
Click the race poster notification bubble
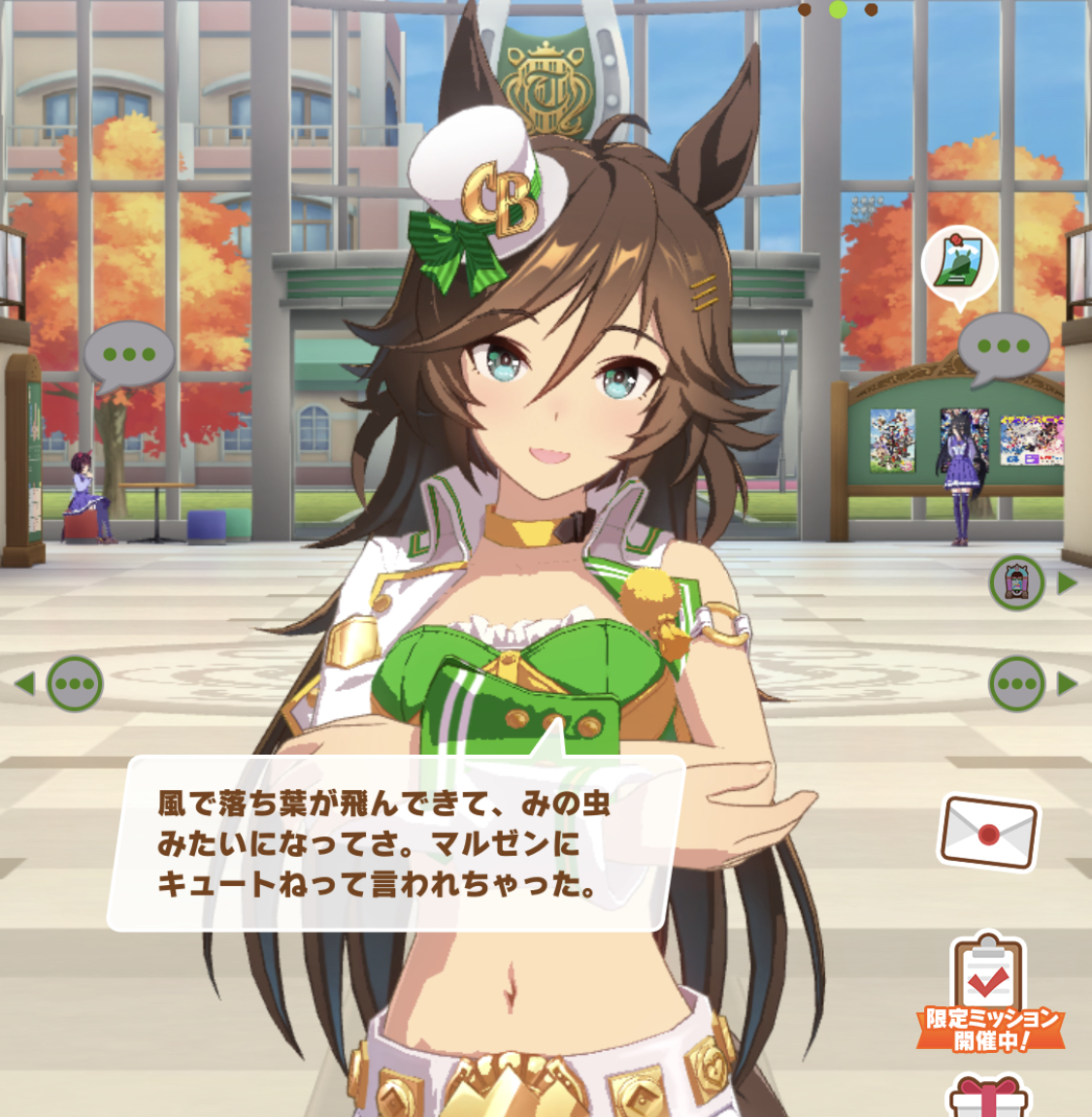coord(959,263)
